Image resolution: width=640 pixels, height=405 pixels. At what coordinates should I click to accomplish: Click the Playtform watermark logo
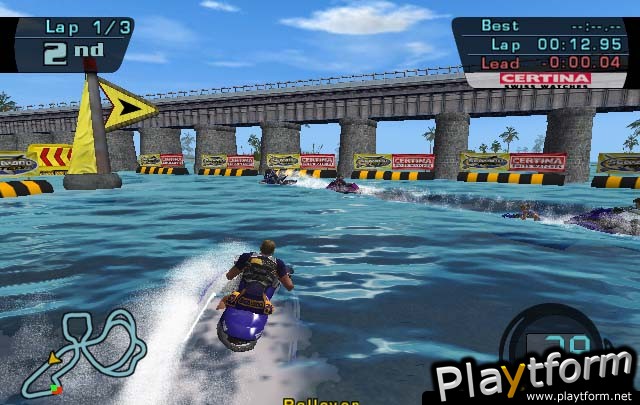[x=533, y=377]
